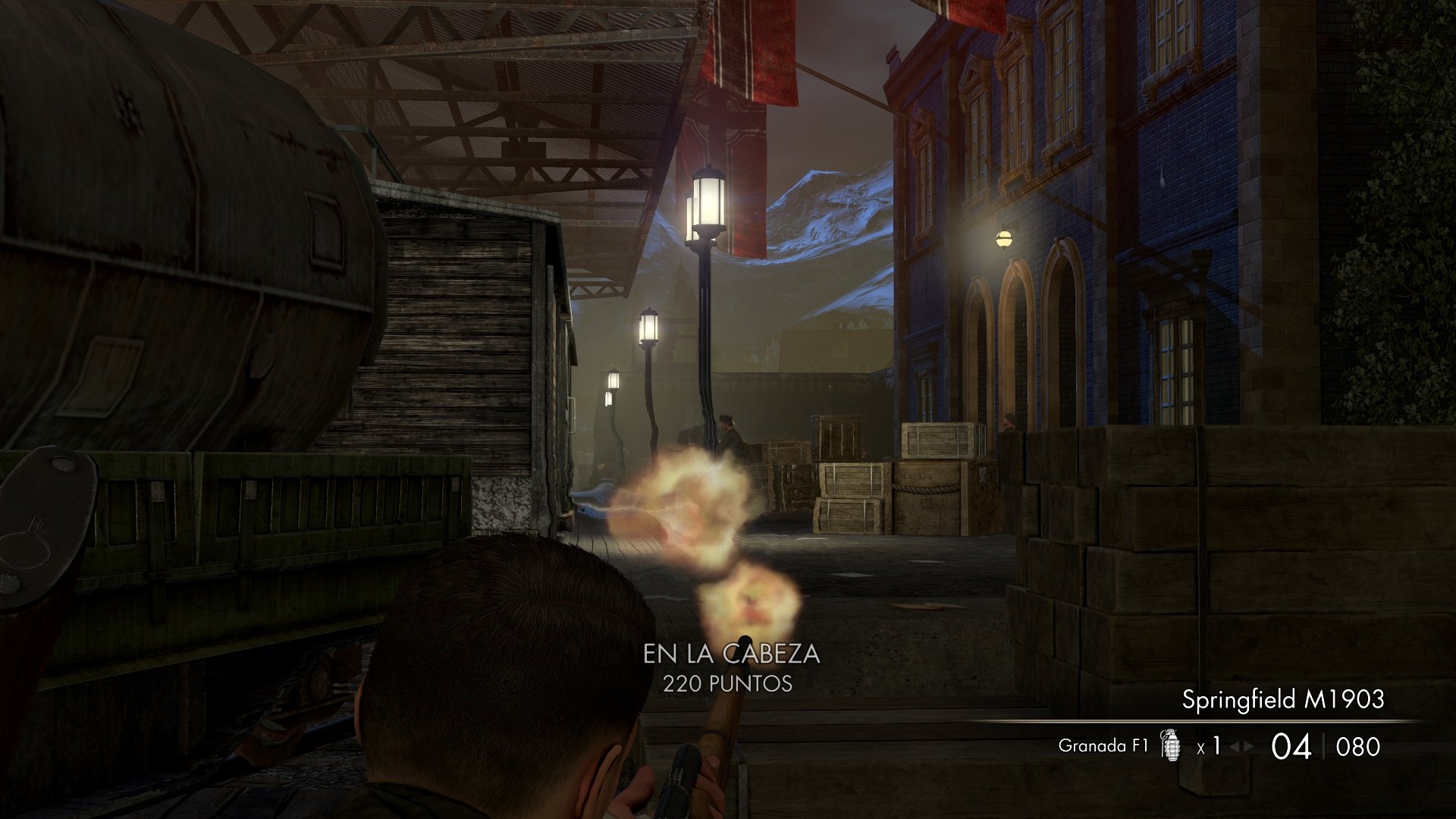Click the lit street lamp in the center

tap(707, 197)
